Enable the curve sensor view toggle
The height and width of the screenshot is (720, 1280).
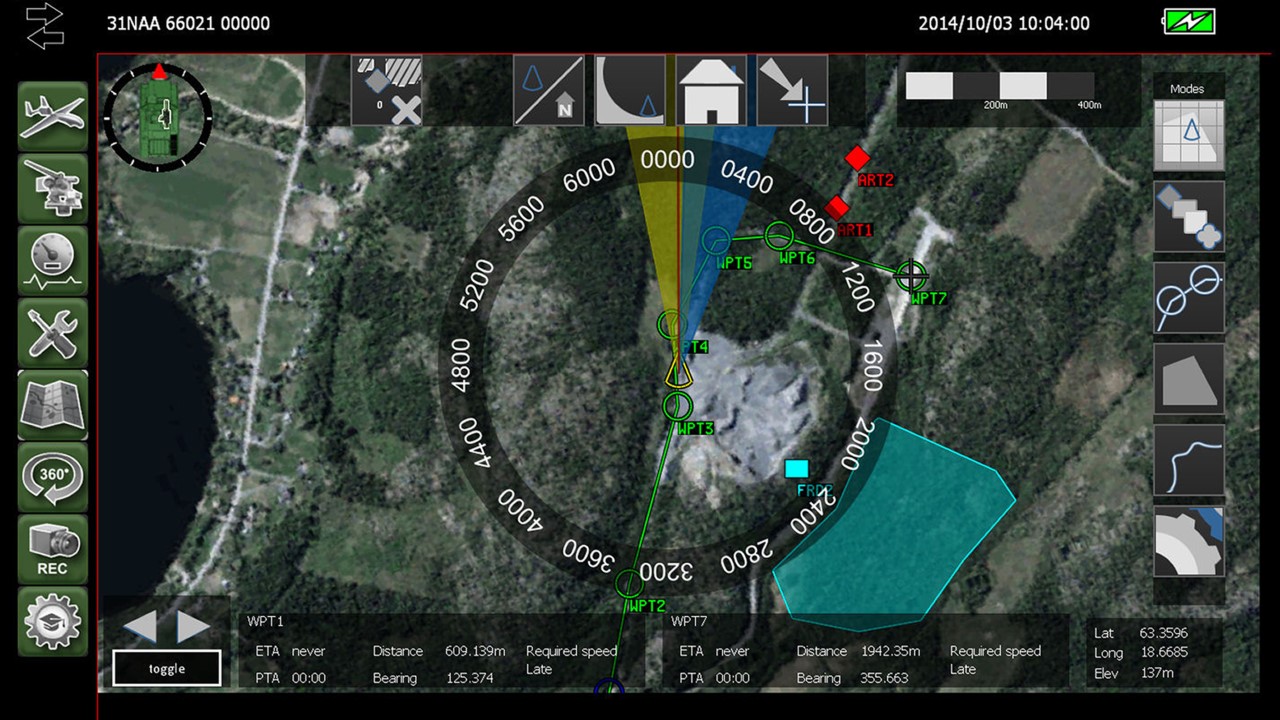(x=630, y=90)
